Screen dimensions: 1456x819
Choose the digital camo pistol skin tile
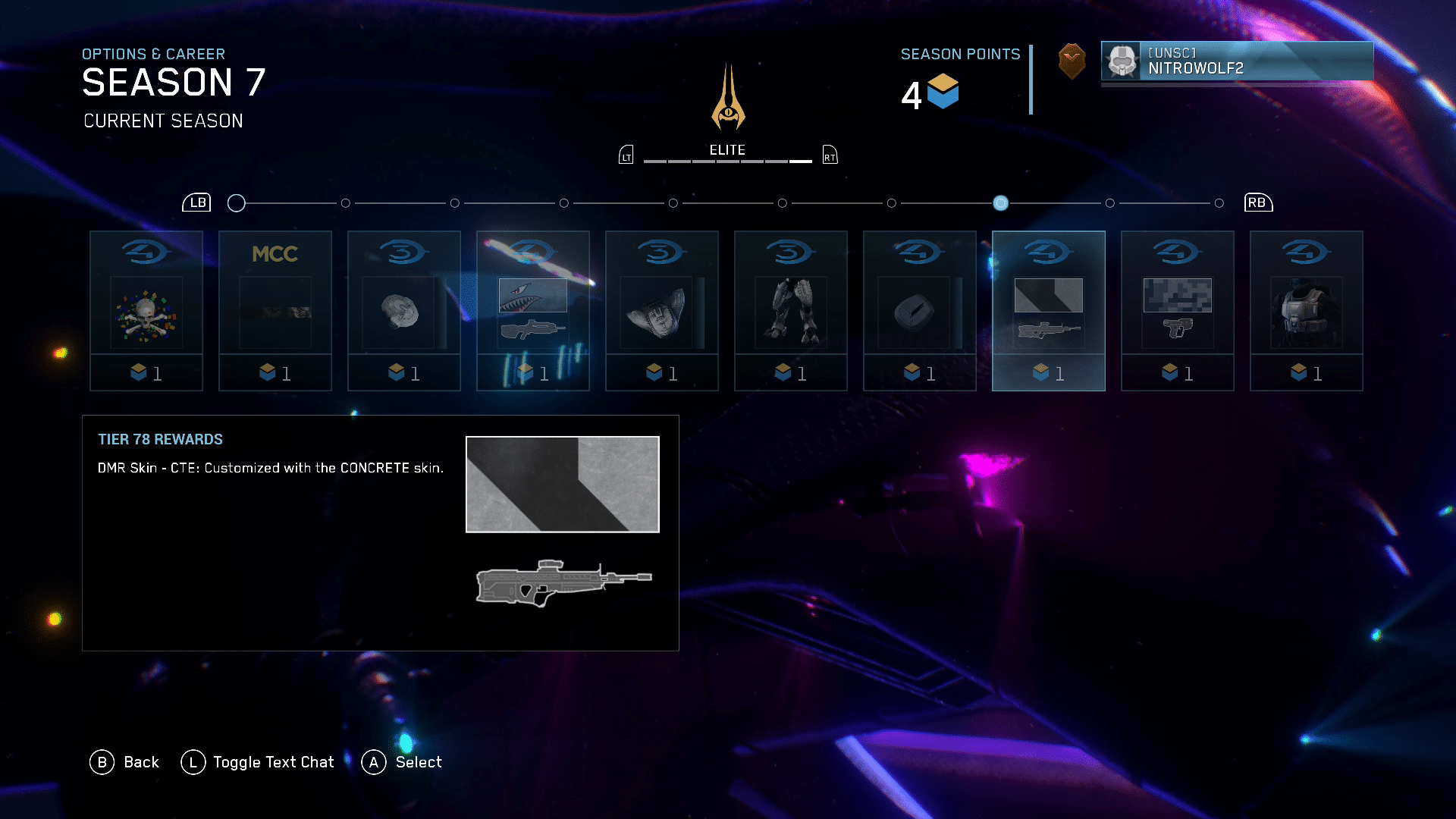pos(1178,311)
